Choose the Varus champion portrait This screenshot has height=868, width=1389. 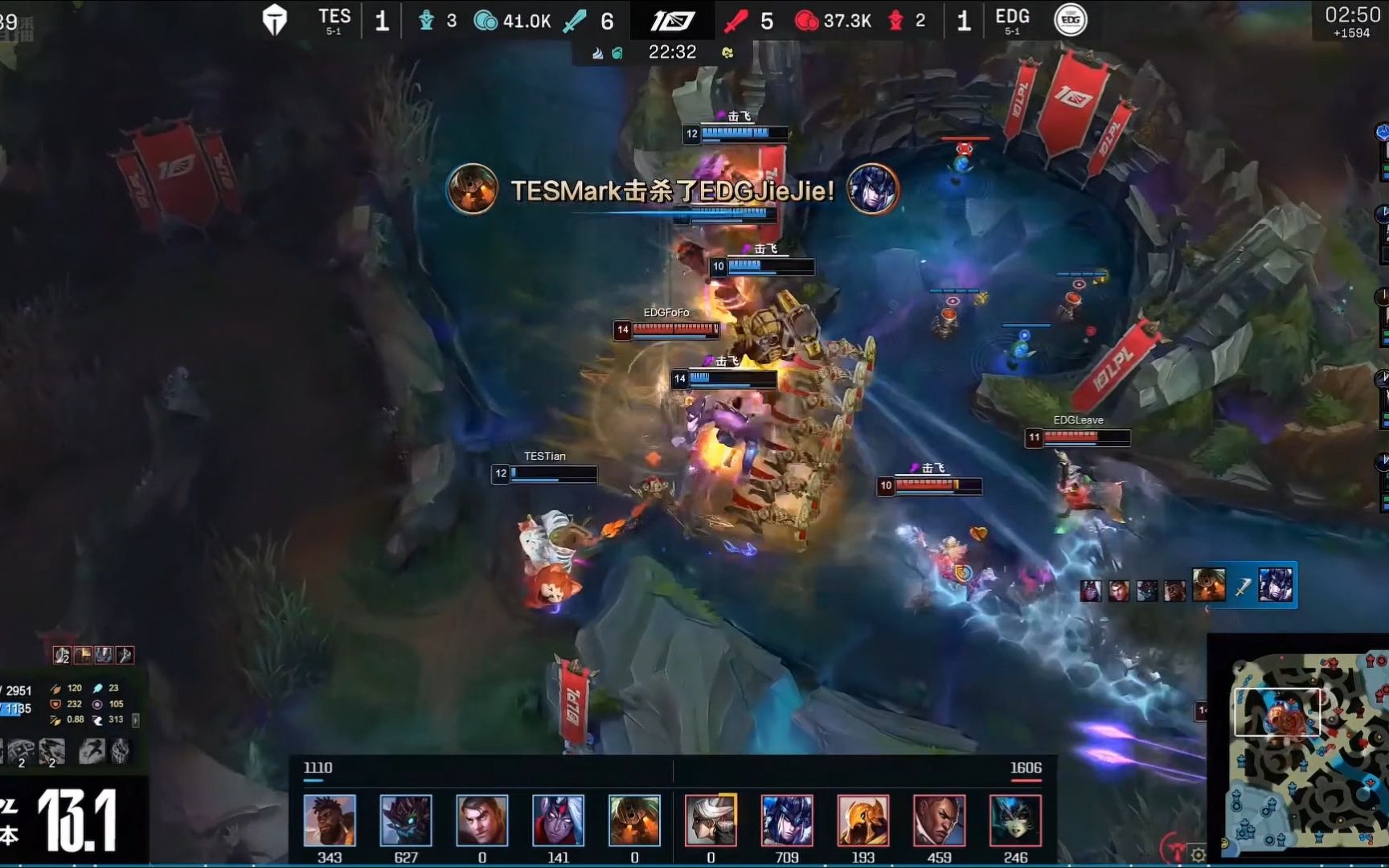point(558,820)
